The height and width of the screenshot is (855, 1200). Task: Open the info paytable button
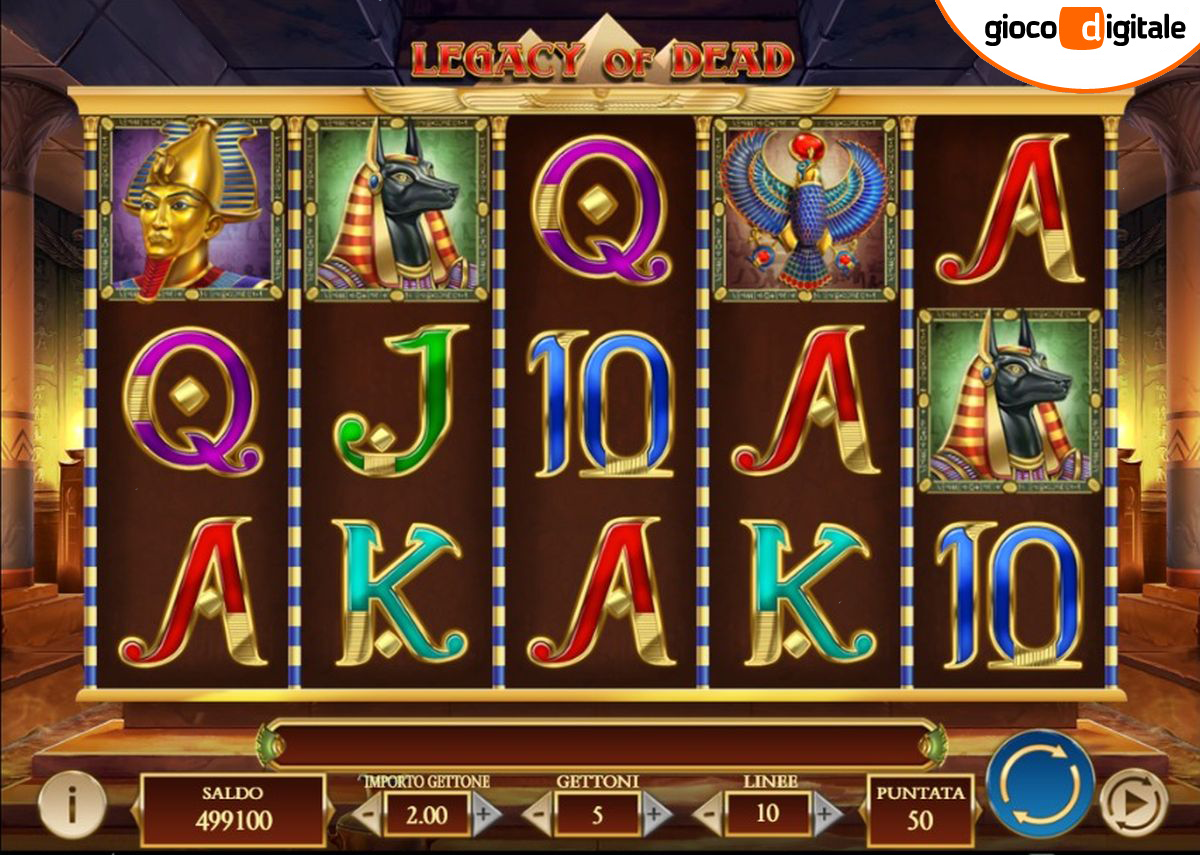click(x=71, y=803)
